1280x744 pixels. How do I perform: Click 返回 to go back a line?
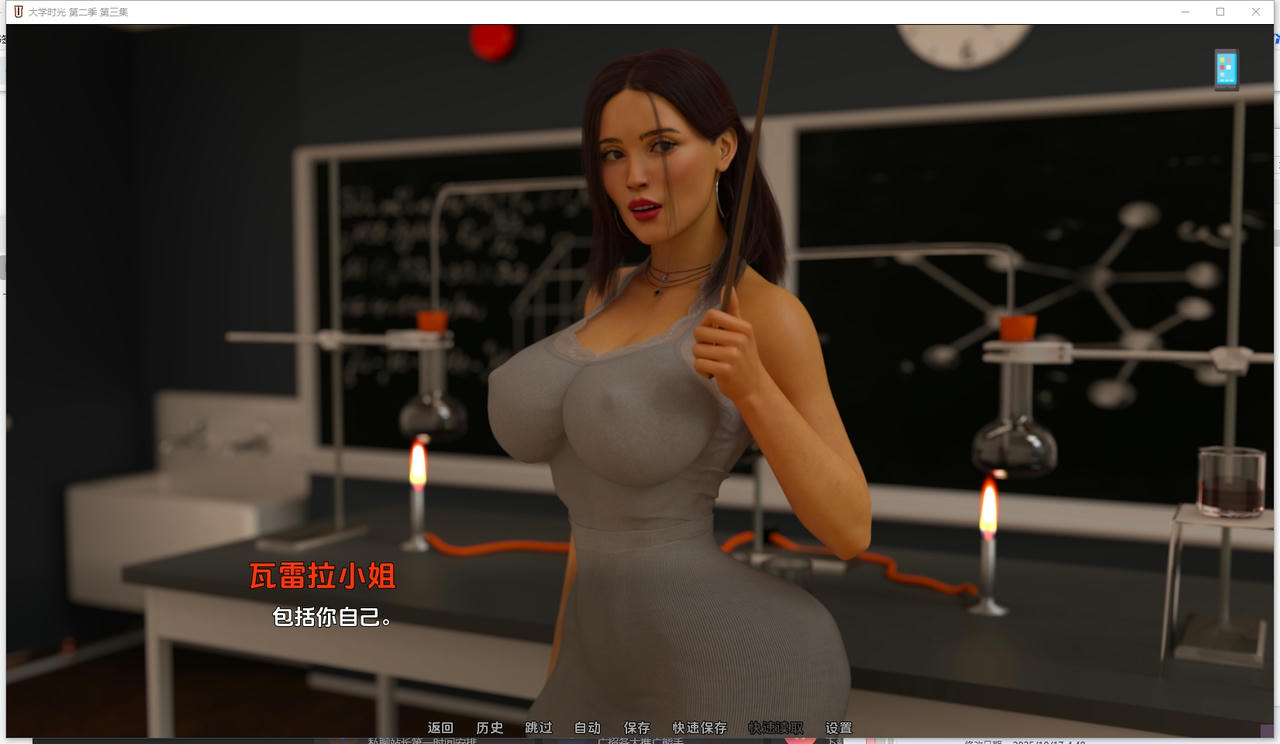[x=440, y=727]
